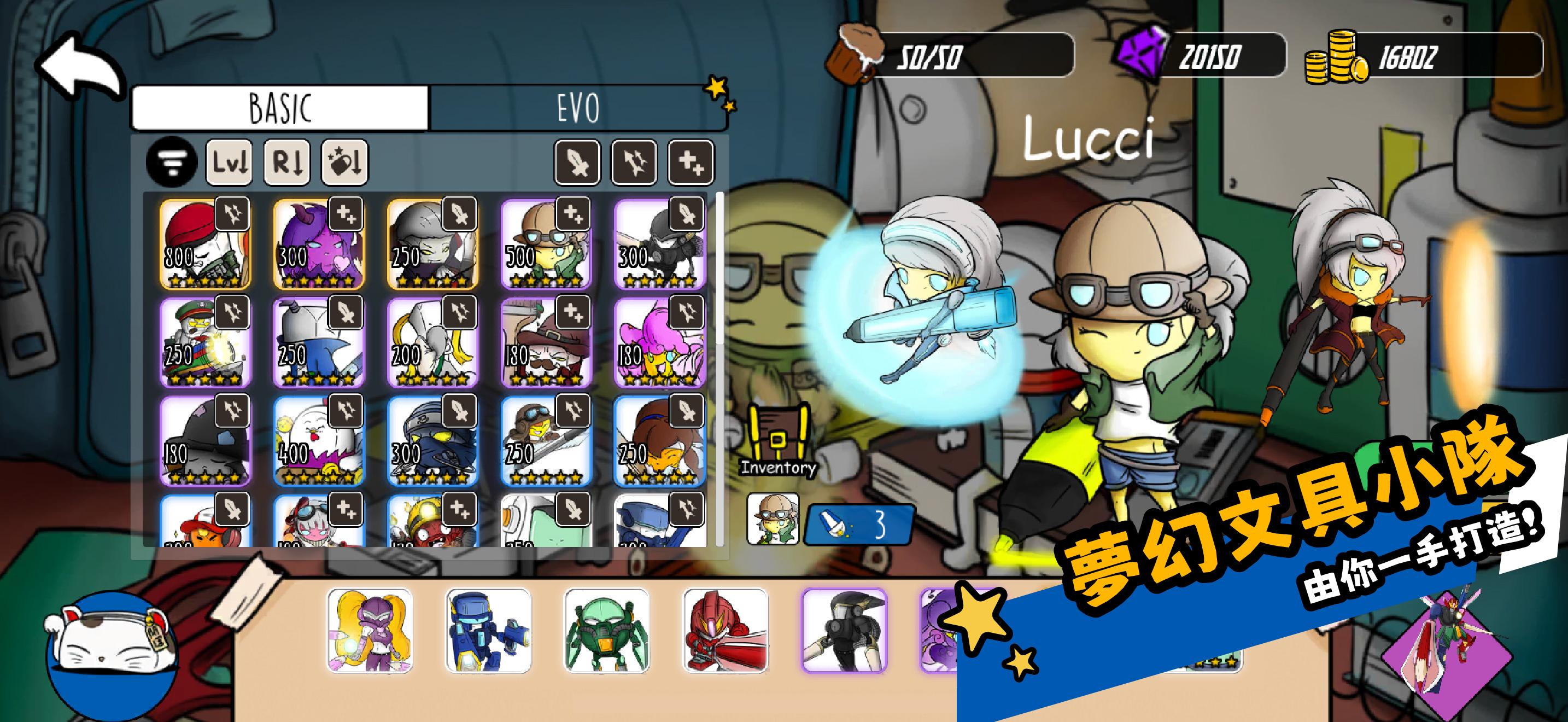Sort characters by R rarity

pyautogui.click(x=286, y=162)
